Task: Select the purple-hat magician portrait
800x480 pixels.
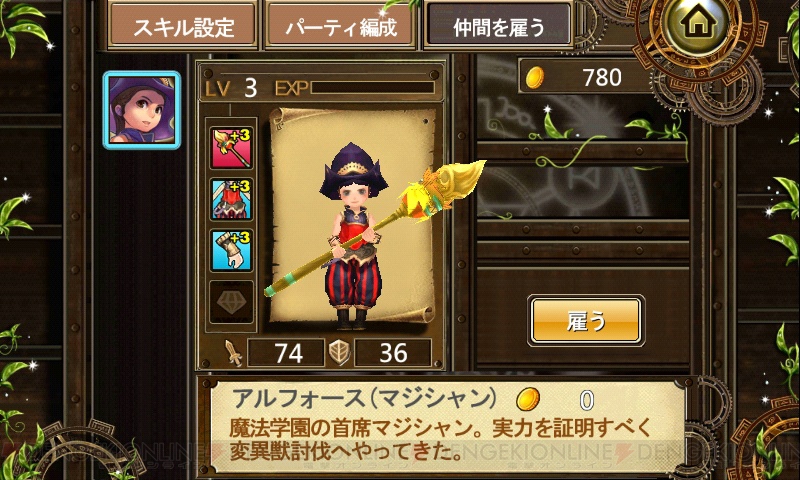Action: point(142,110)
